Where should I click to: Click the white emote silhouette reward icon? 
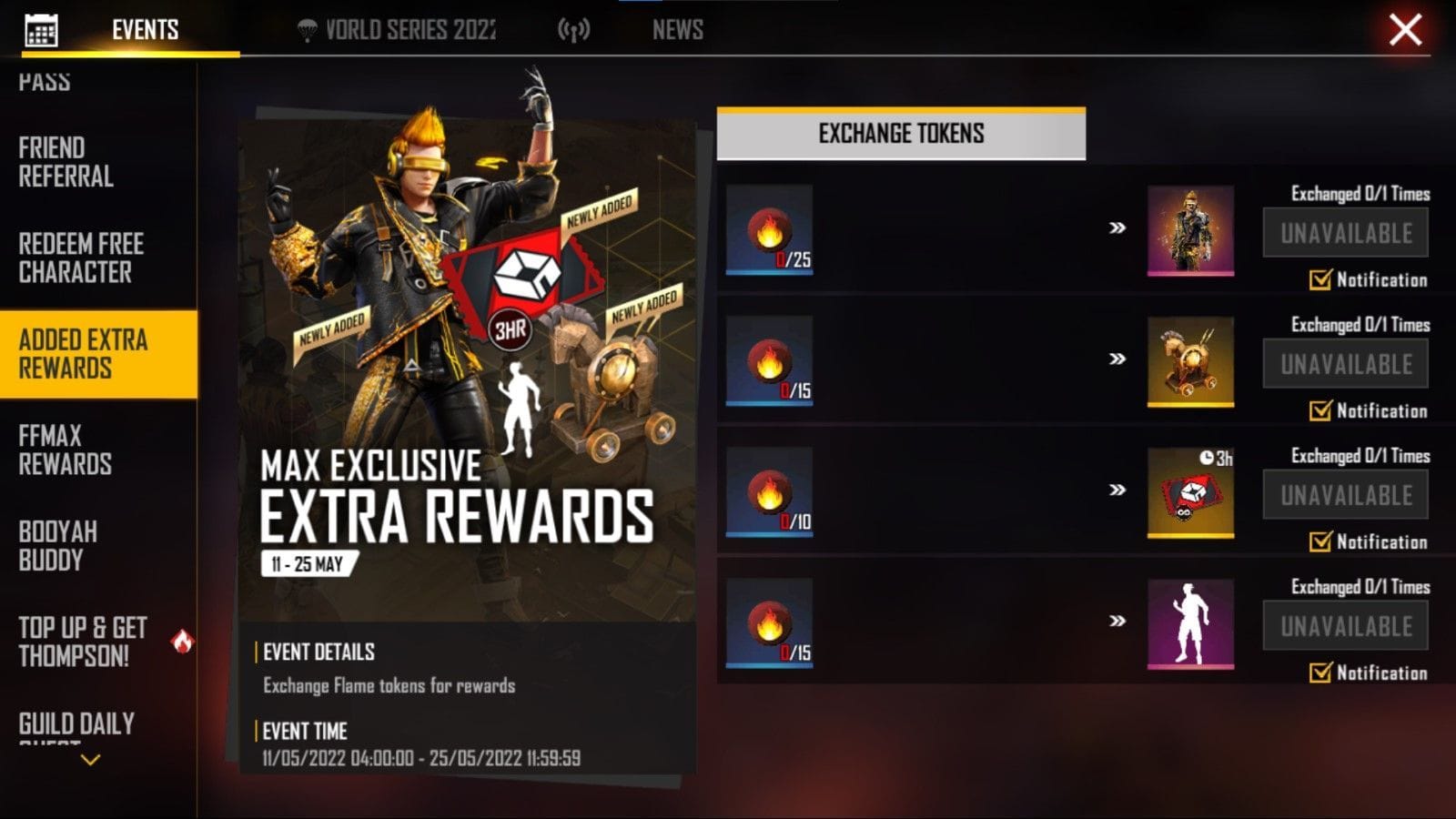(1189, 627)
